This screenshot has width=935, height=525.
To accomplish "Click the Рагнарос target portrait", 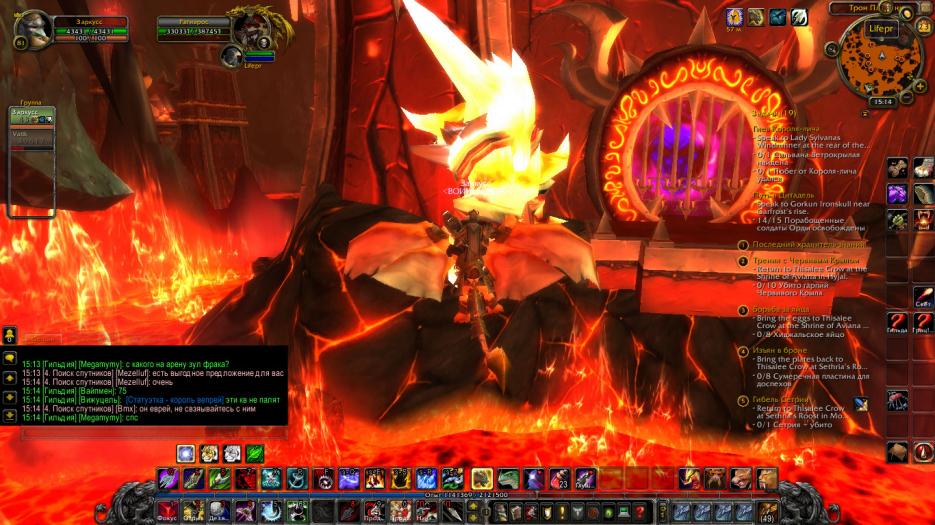I will point(247,29).
